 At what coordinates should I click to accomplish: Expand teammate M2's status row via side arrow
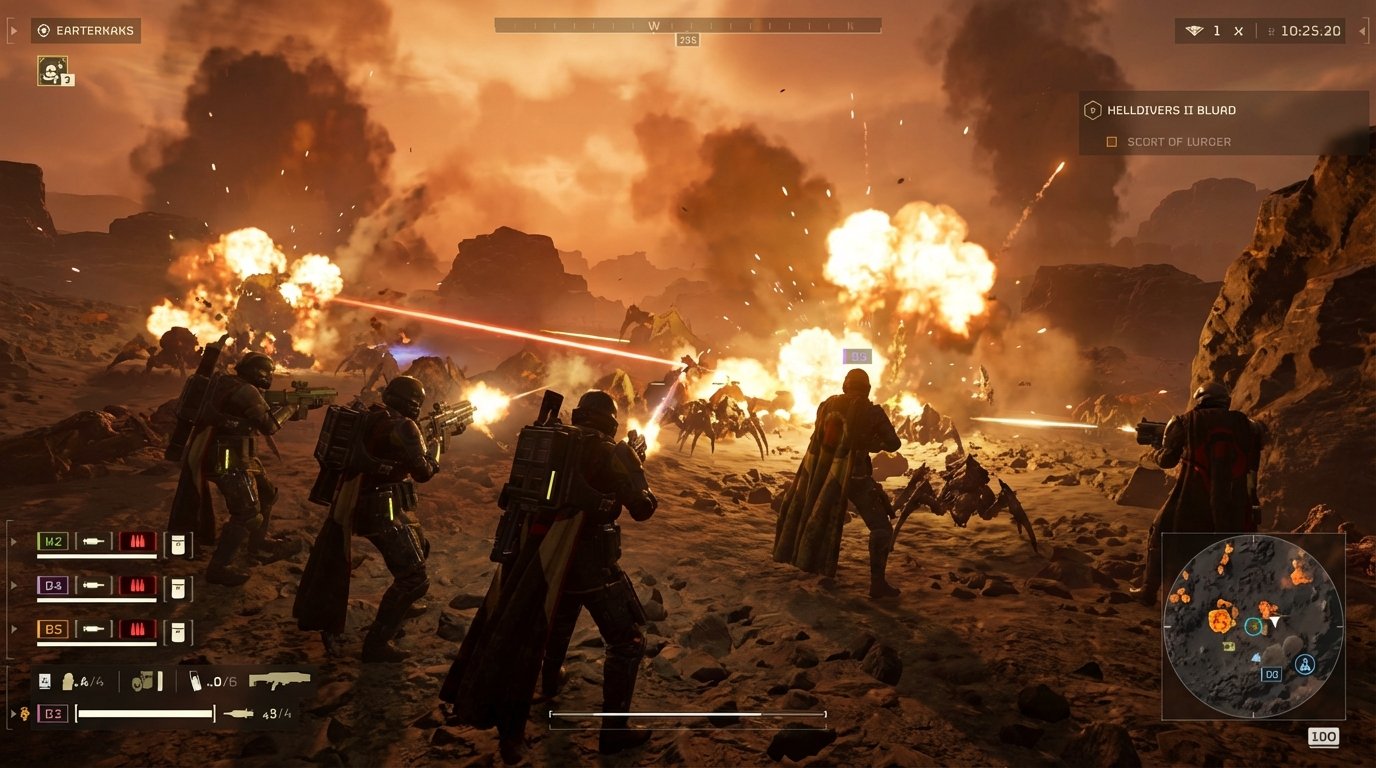click(13, 542)
